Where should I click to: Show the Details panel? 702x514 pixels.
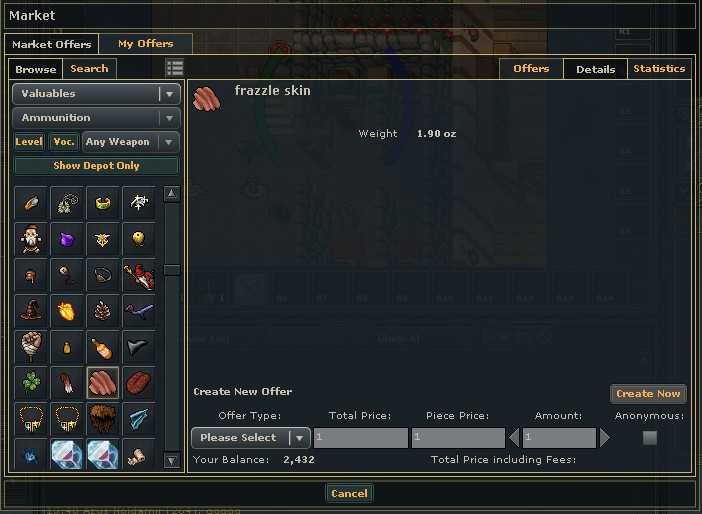(x=595, y=69)
